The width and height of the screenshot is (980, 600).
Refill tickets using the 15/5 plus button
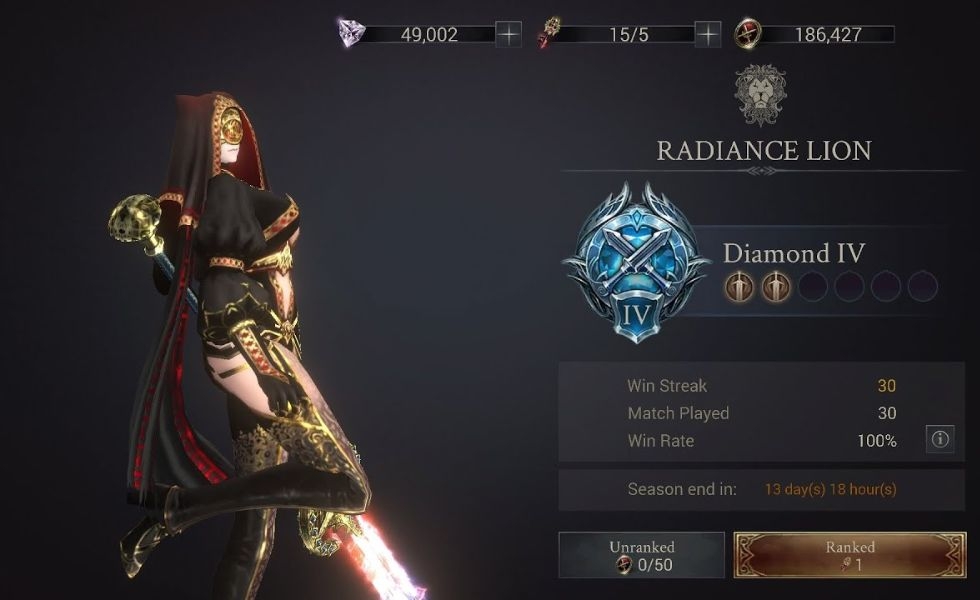[x=708, y=34]
